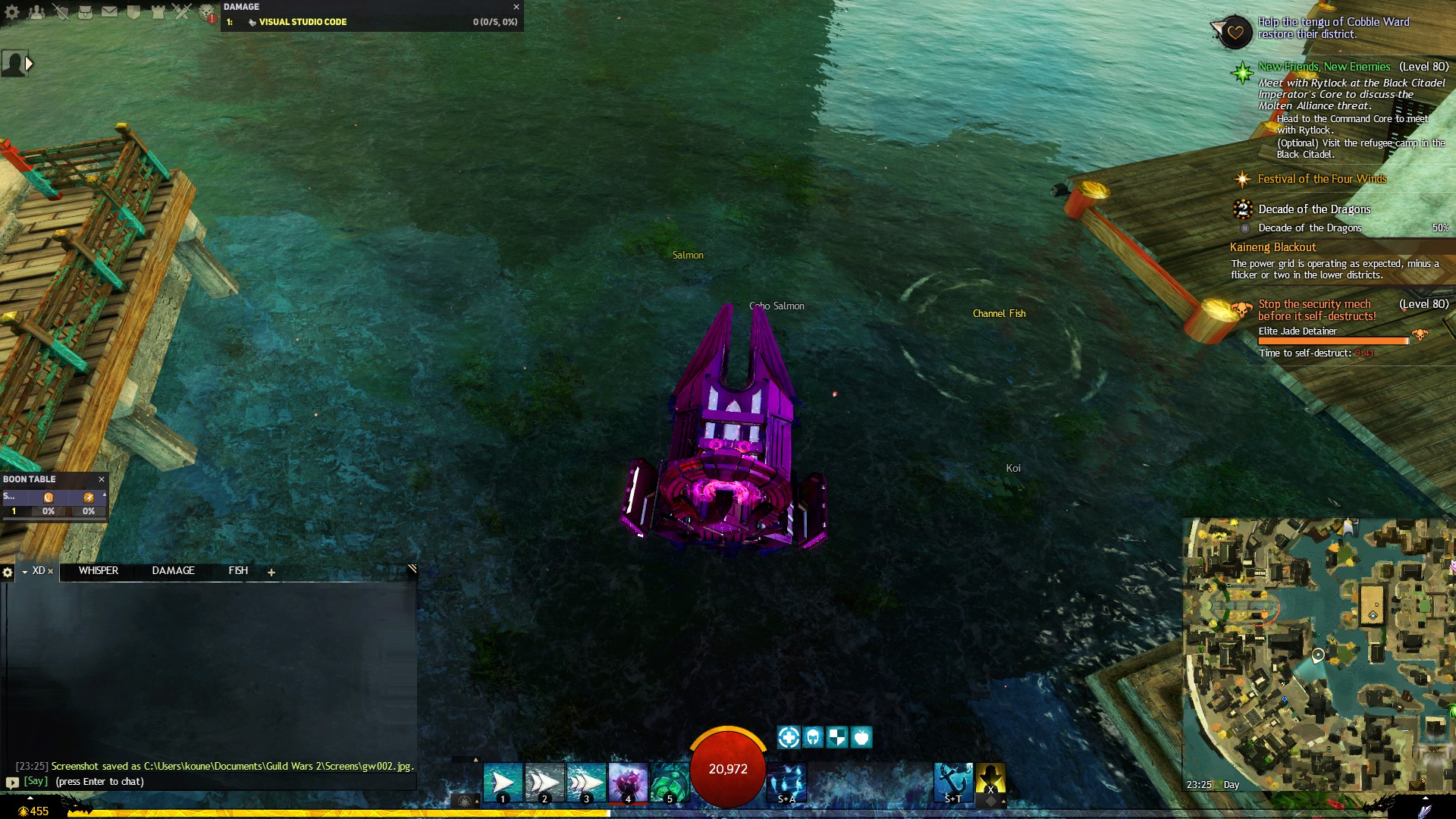
Task: Open the XD chat tab dropdown arrow
Action: 25,572
